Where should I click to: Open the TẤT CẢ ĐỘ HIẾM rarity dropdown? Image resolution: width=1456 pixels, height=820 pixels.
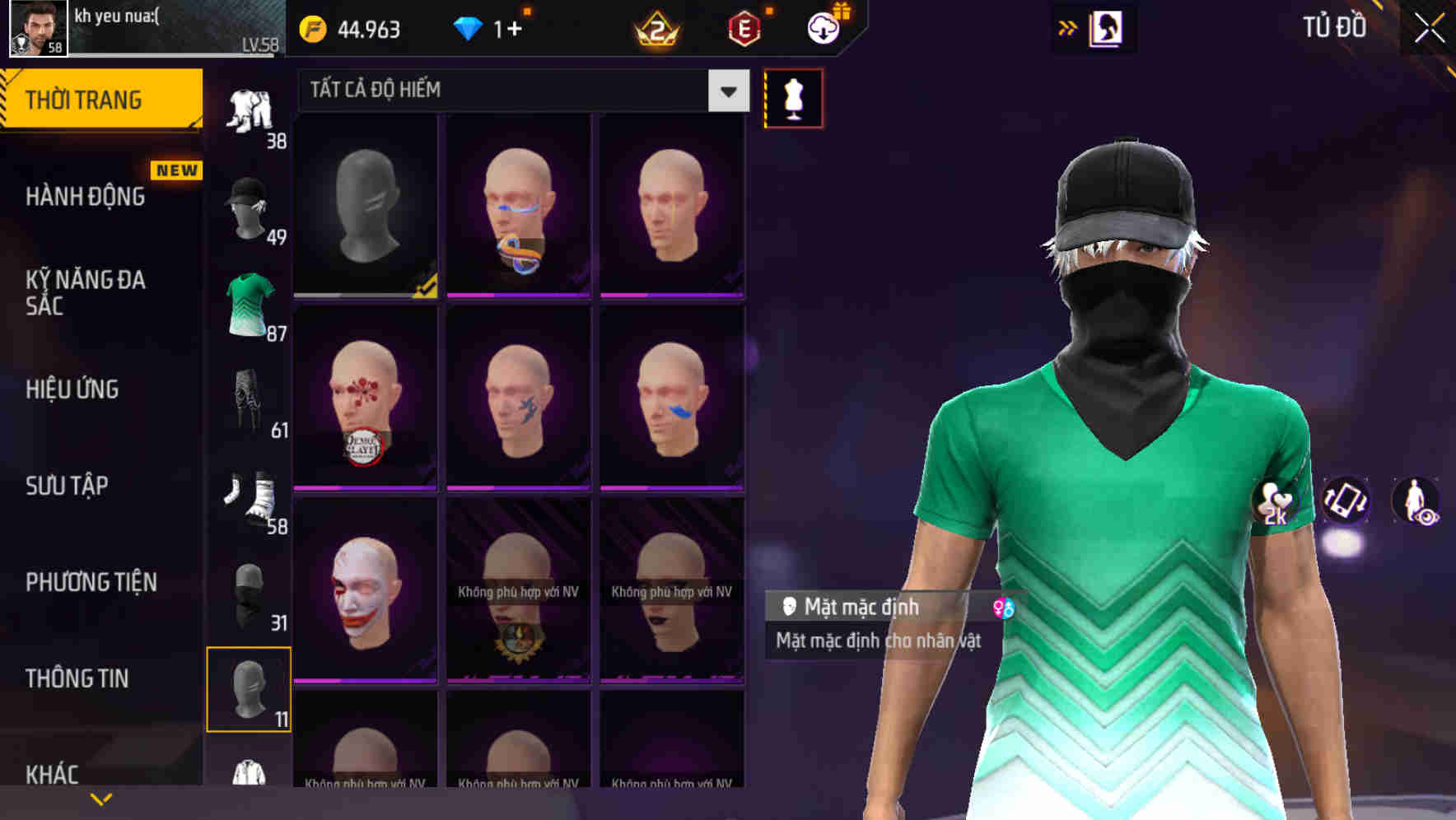(519, 91)
